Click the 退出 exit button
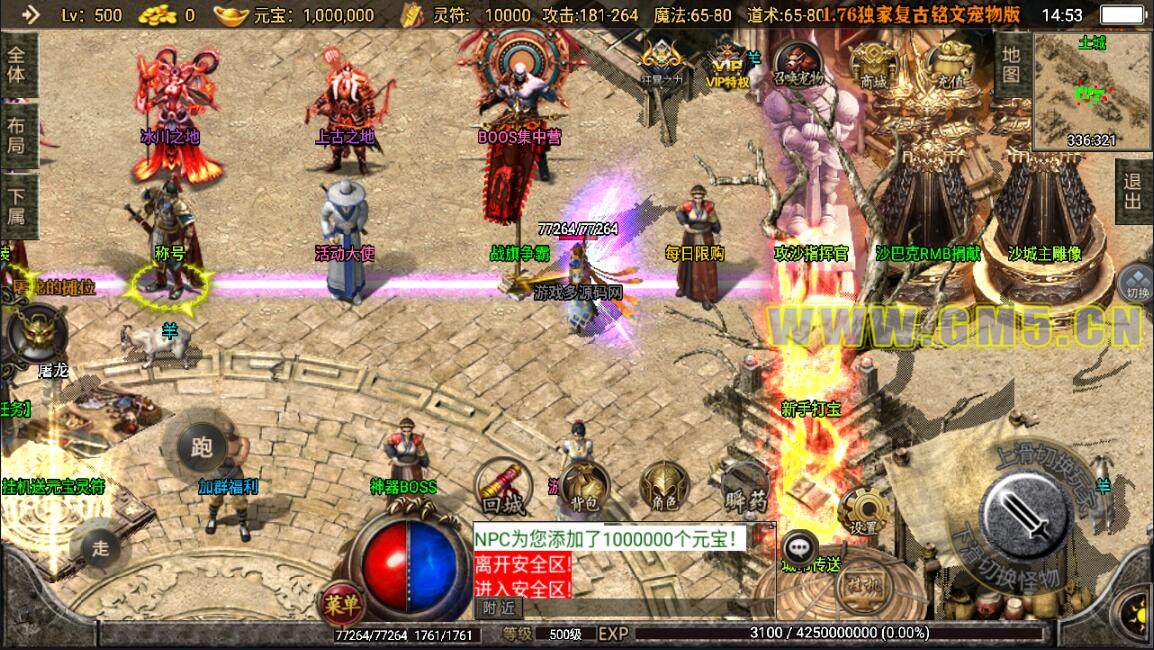This screenshot has width=1154, height=650. 1132,192
